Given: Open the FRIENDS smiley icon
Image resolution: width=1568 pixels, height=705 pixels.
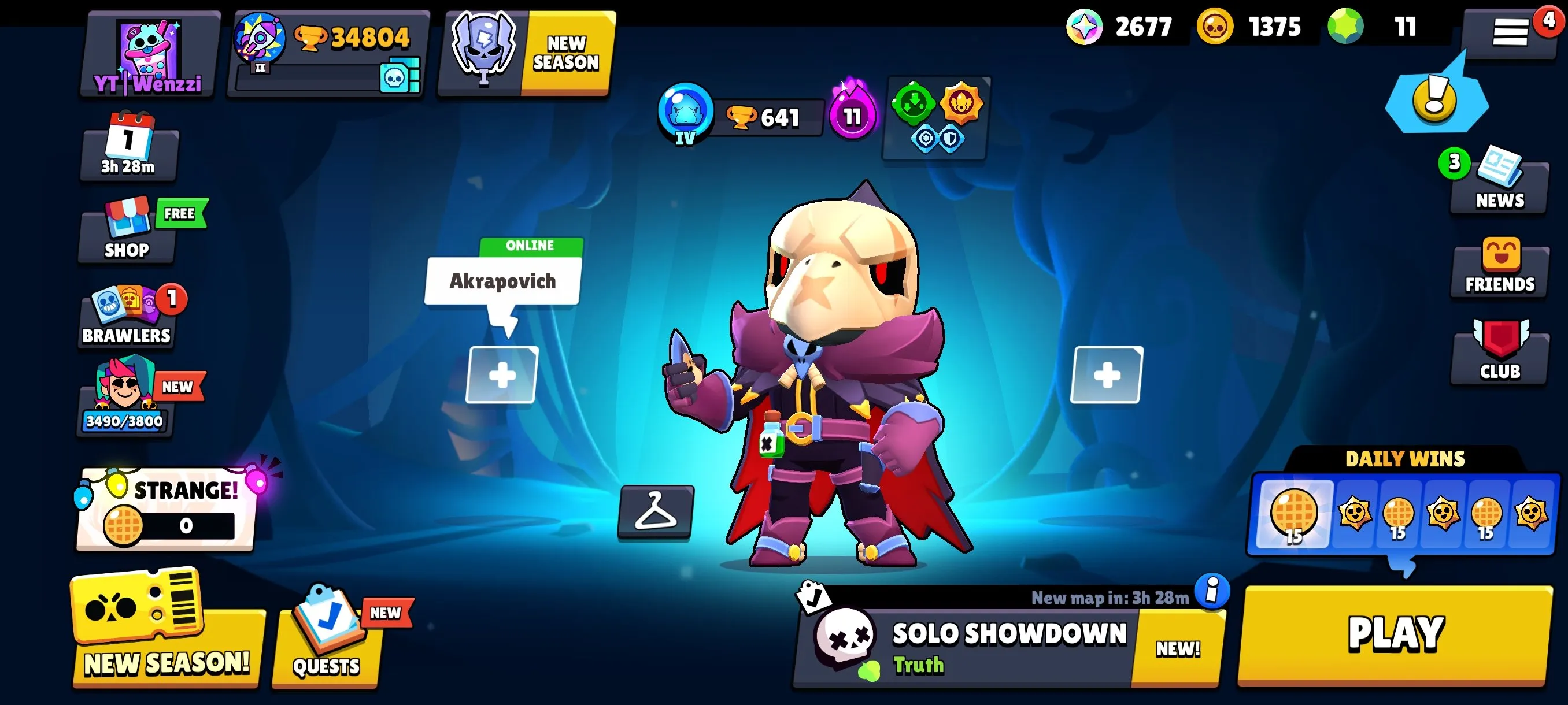Looking at the screenshot, I should [1499, 268].
